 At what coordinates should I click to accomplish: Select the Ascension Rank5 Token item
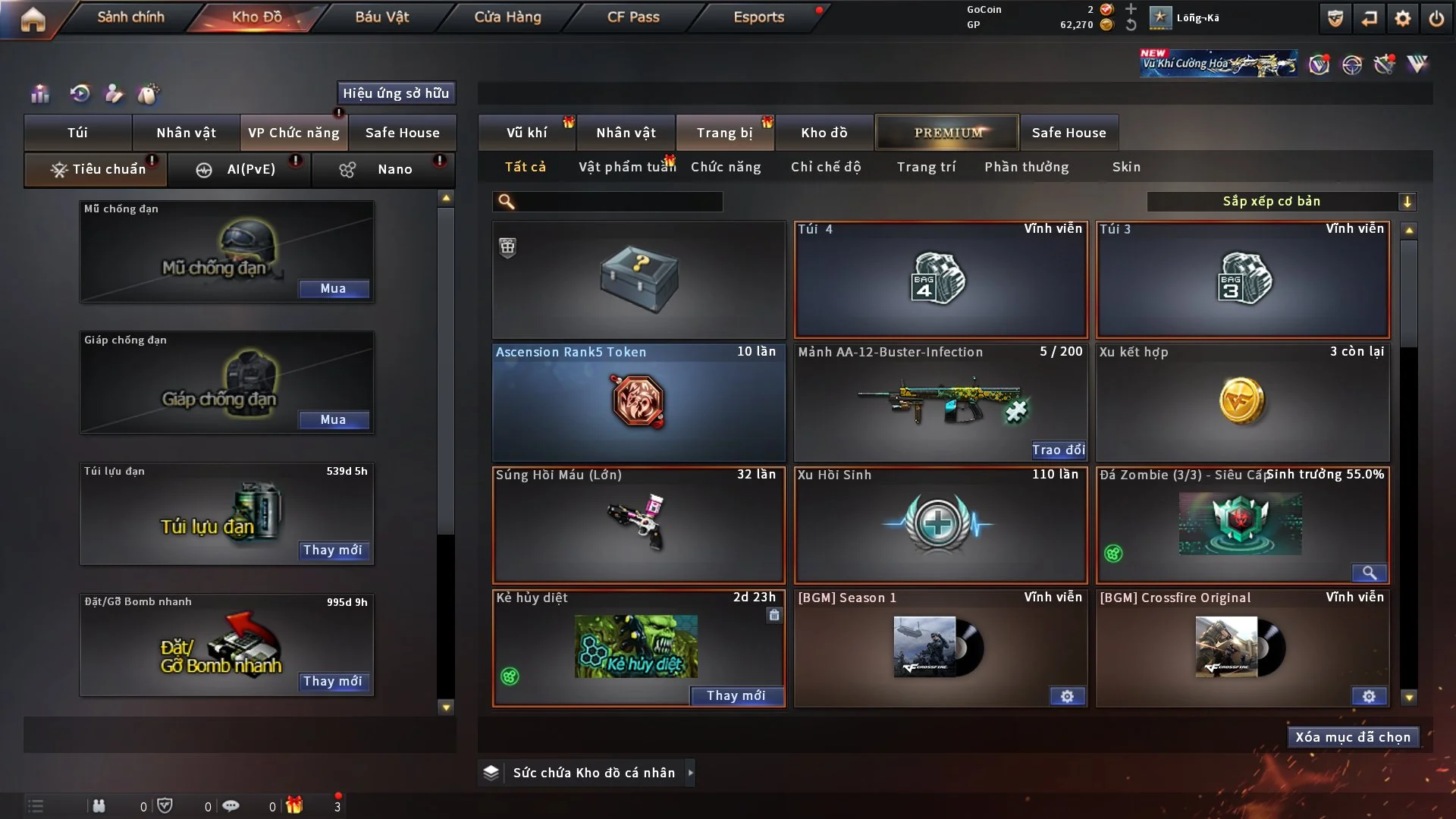(x=639, y=402)
